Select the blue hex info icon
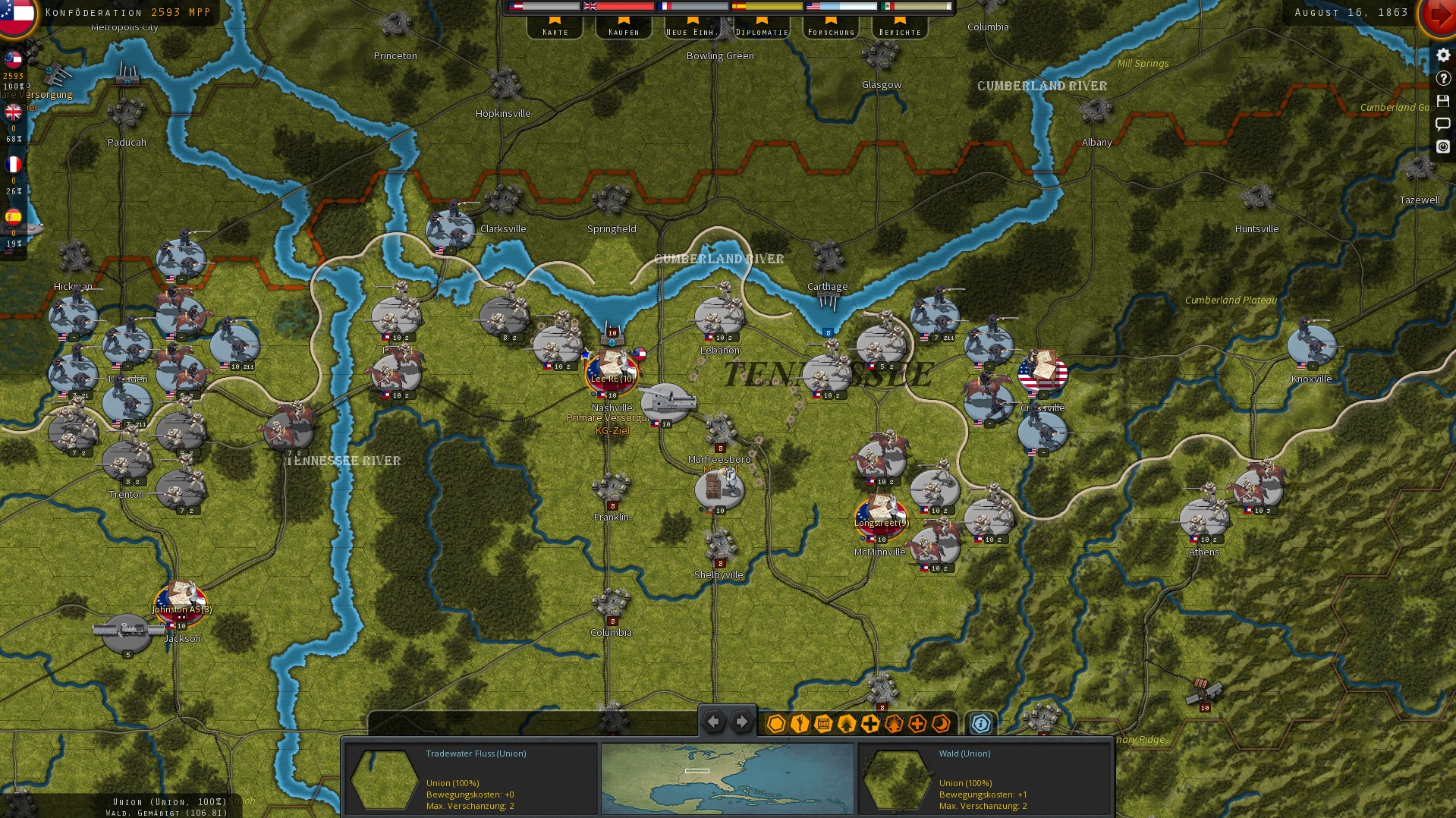1456x818 pixels. tap(980, 723)
